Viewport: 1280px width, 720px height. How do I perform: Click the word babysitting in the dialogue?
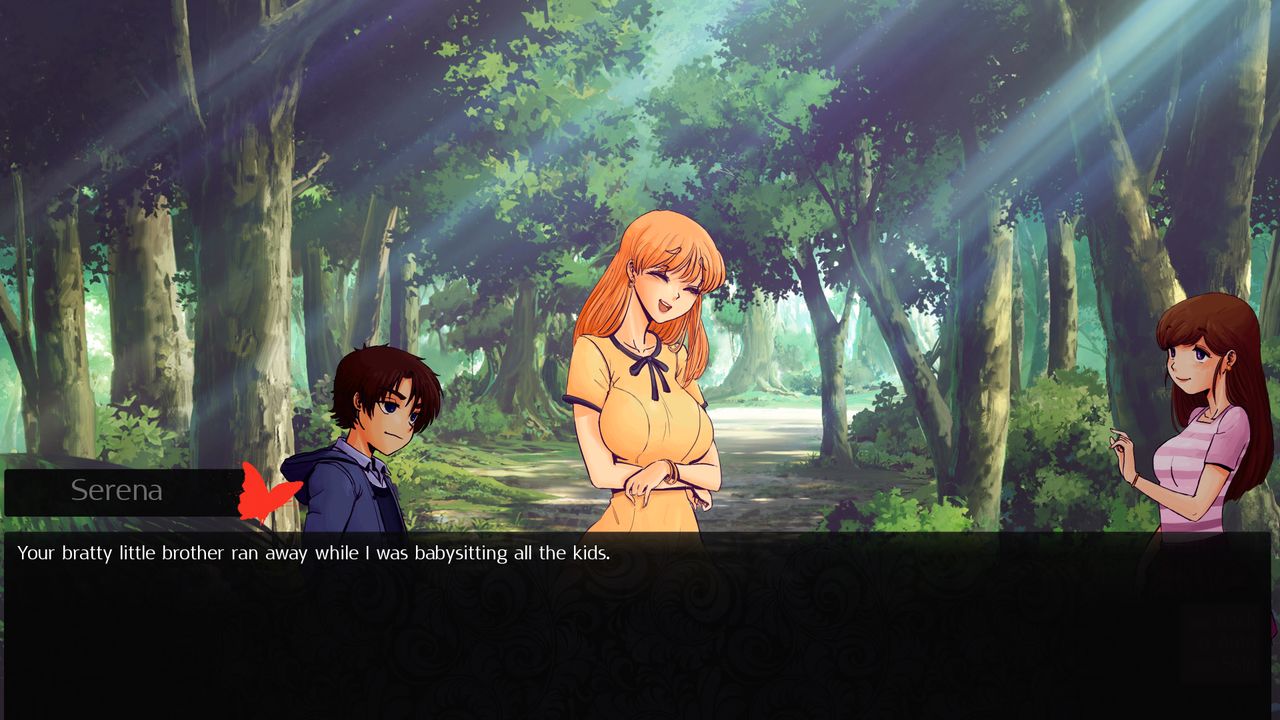tap(460, 552)
